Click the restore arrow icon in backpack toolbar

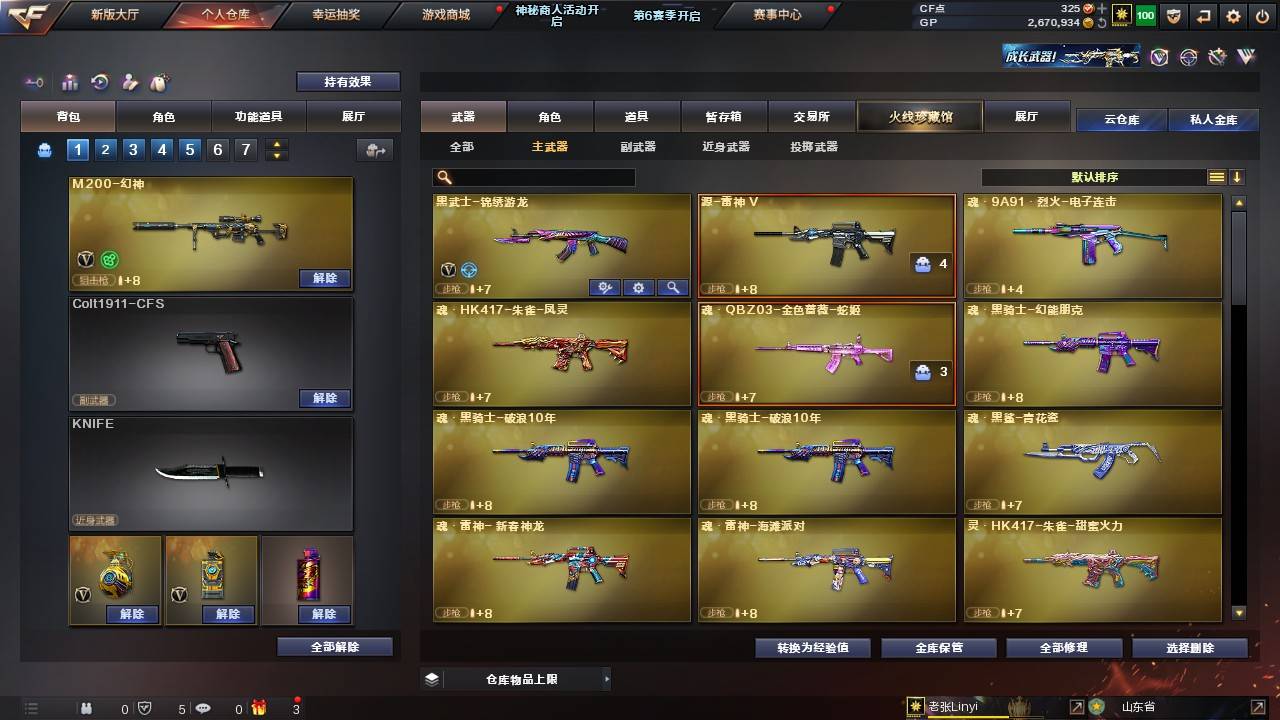tap(100, 82)
